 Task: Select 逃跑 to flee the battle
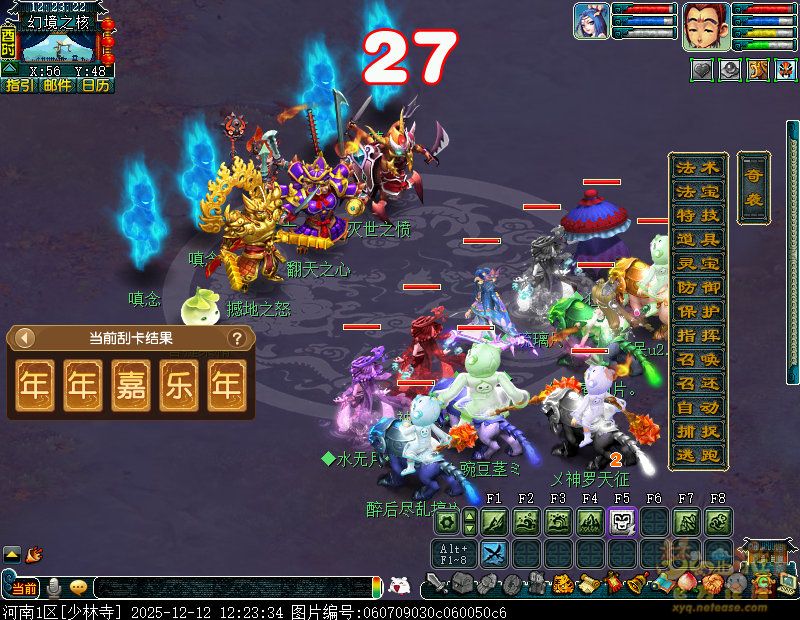coord(697,454)
